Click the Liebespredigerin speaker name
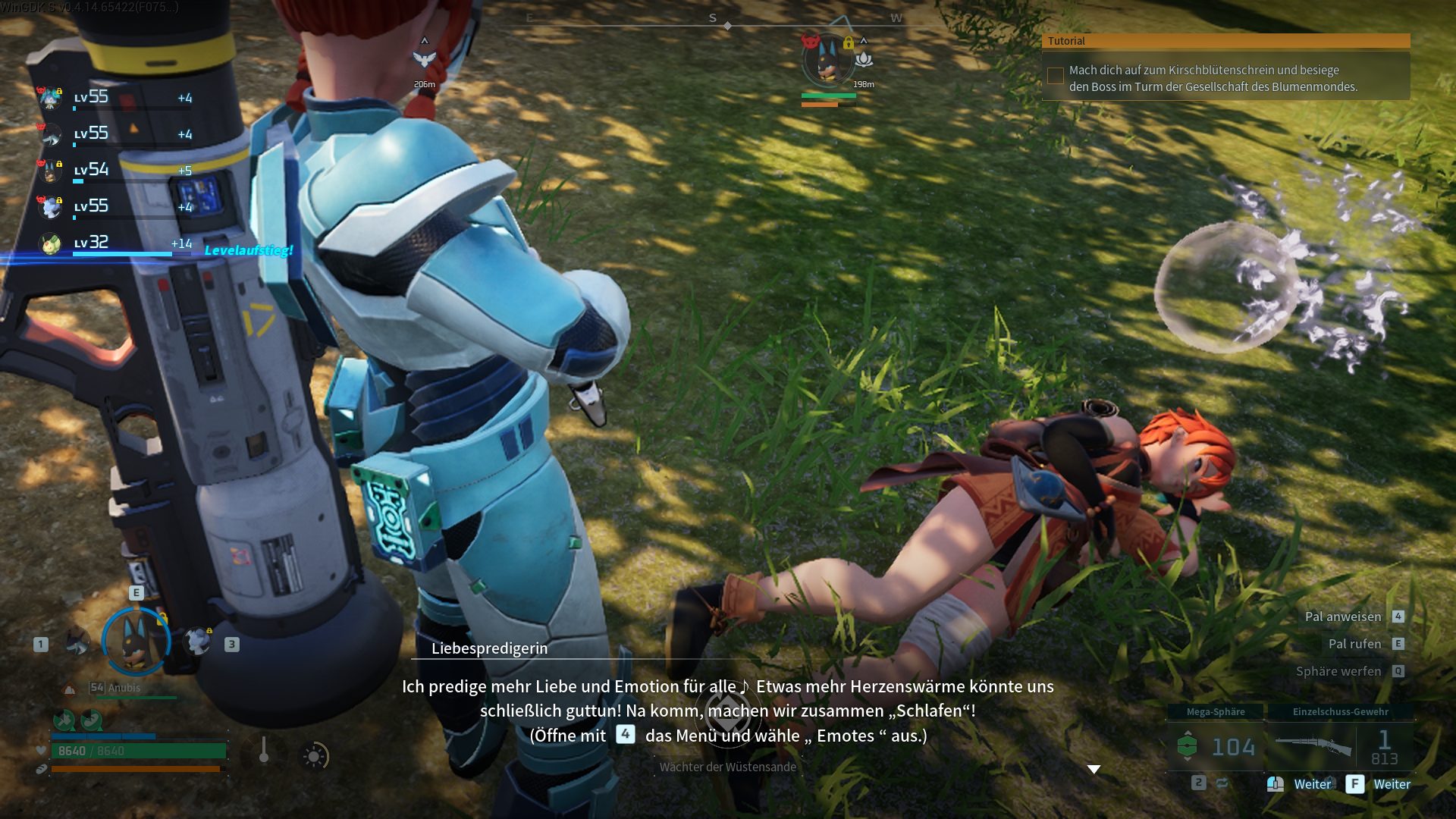This screenshot has width=1456, height=819. (x=489, y=648)
